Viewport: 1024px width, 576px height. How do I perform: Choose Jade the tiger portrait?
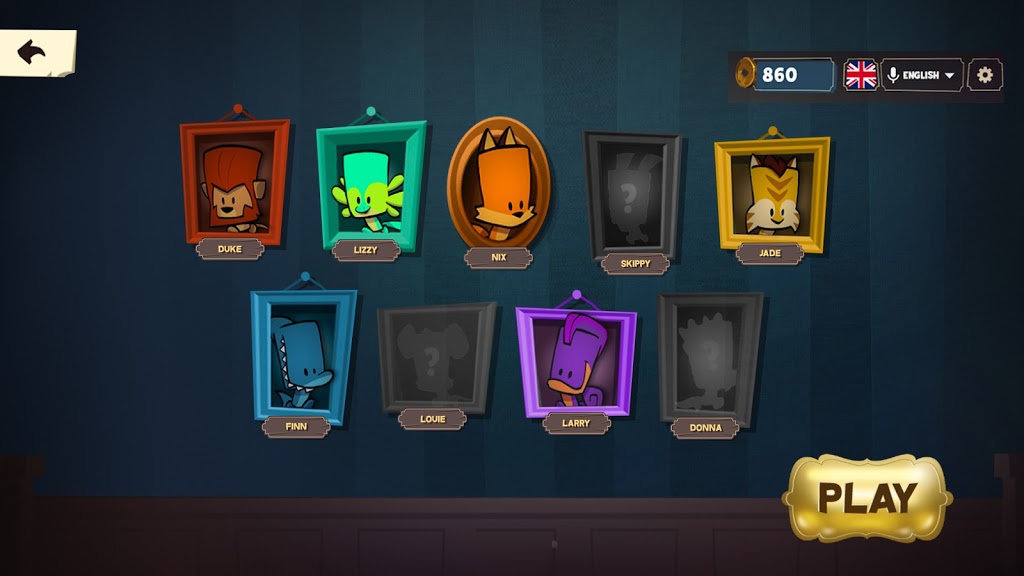(771, 192)
